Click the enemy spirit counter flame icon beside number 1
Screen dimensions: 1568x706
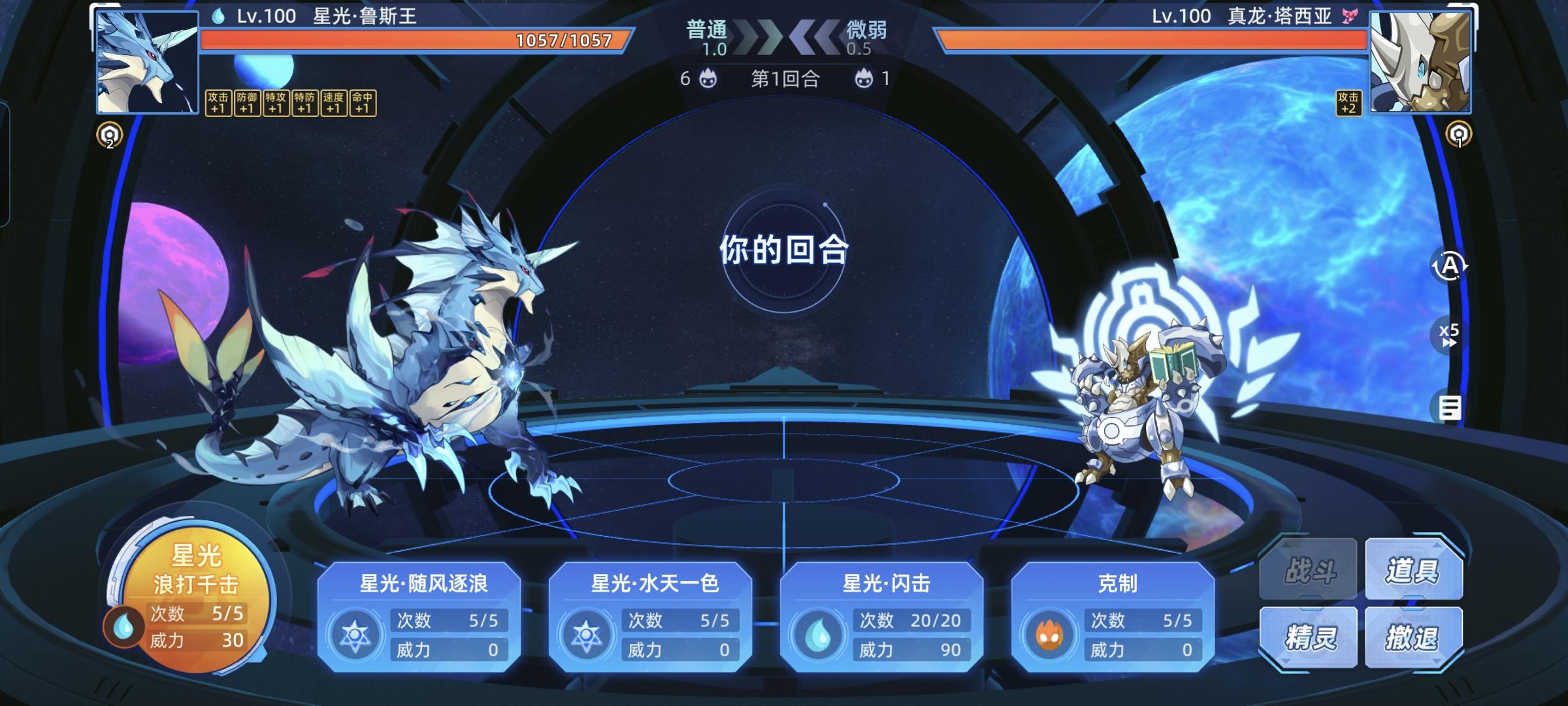tap(864, 78)
